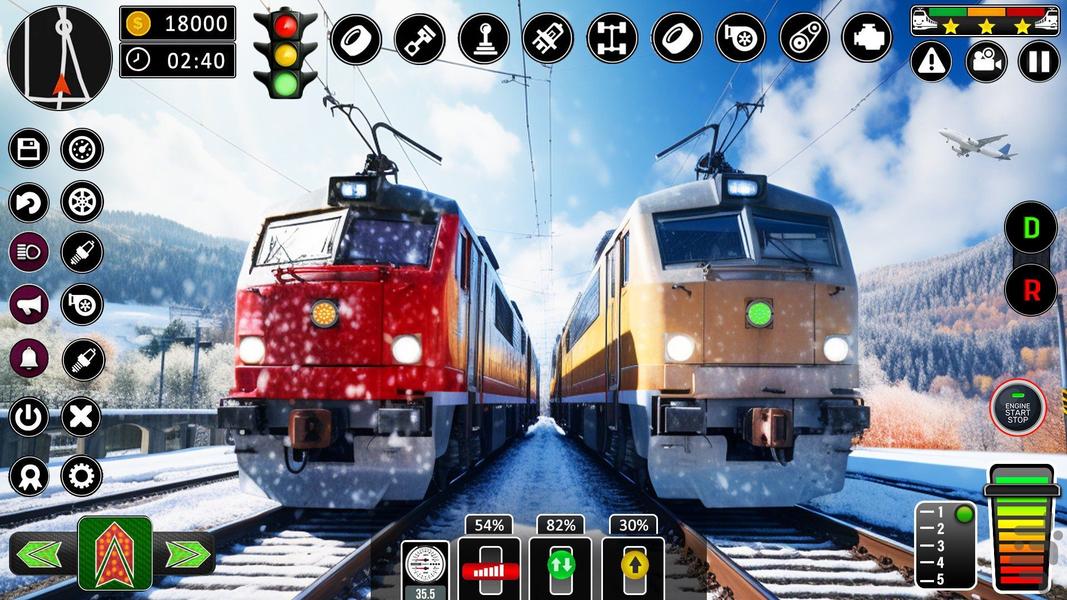Turn on the headlights icon
The image size is (1067, 600).
pyautogui.click(x=29, y=251)
